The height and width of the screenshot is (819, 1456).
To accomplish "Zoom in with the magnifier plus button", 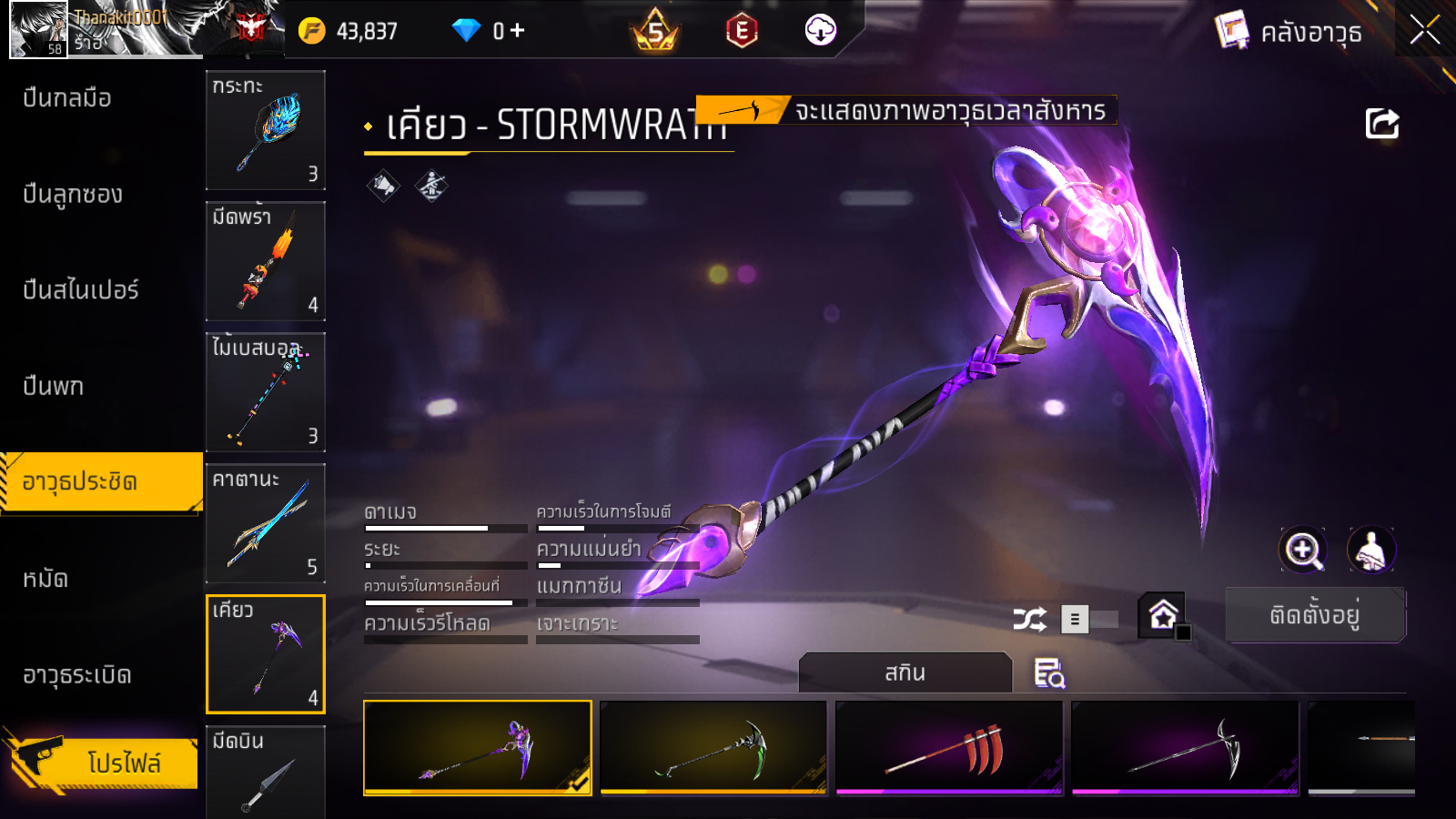I will point(1302,550).
